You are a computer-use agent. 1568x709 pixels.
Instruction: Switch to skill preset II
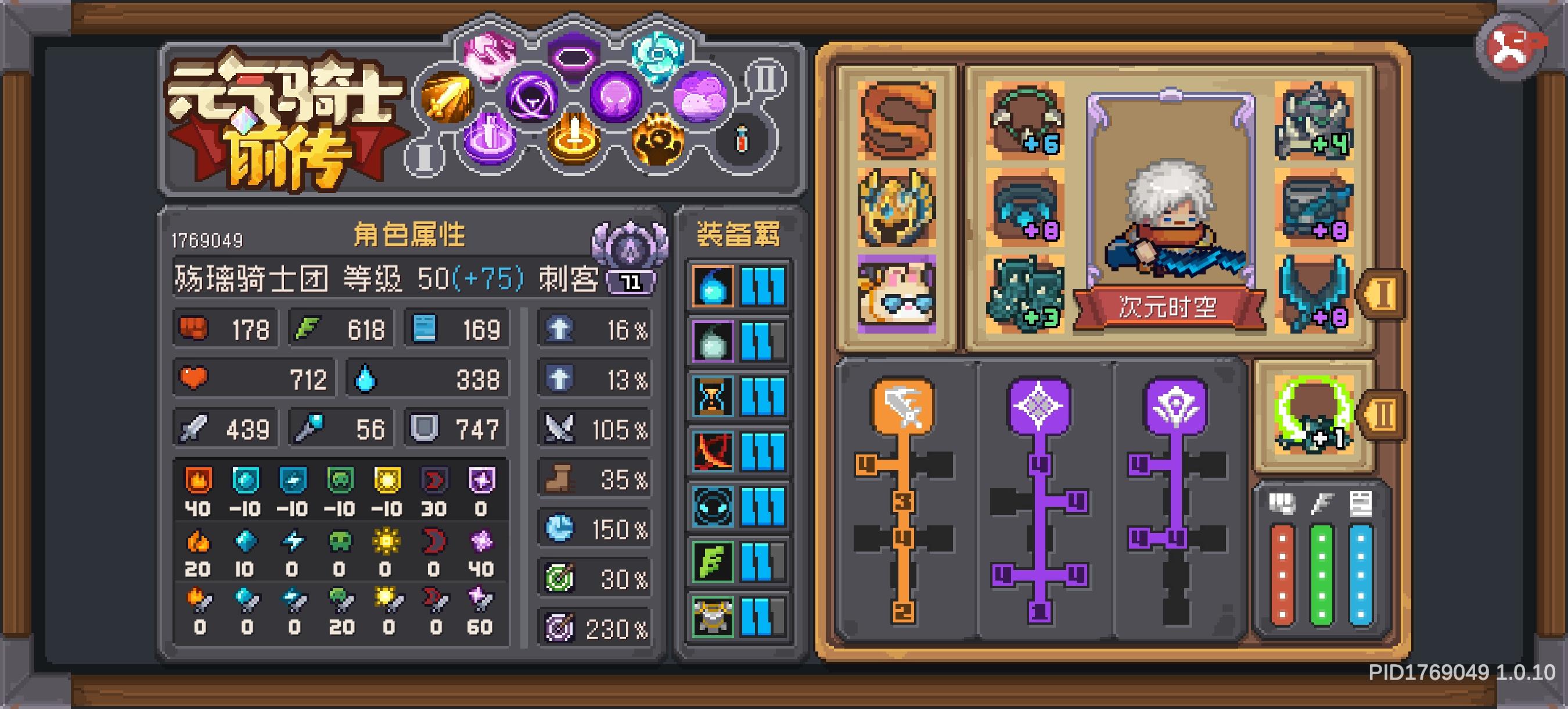(x=765, y=78)
